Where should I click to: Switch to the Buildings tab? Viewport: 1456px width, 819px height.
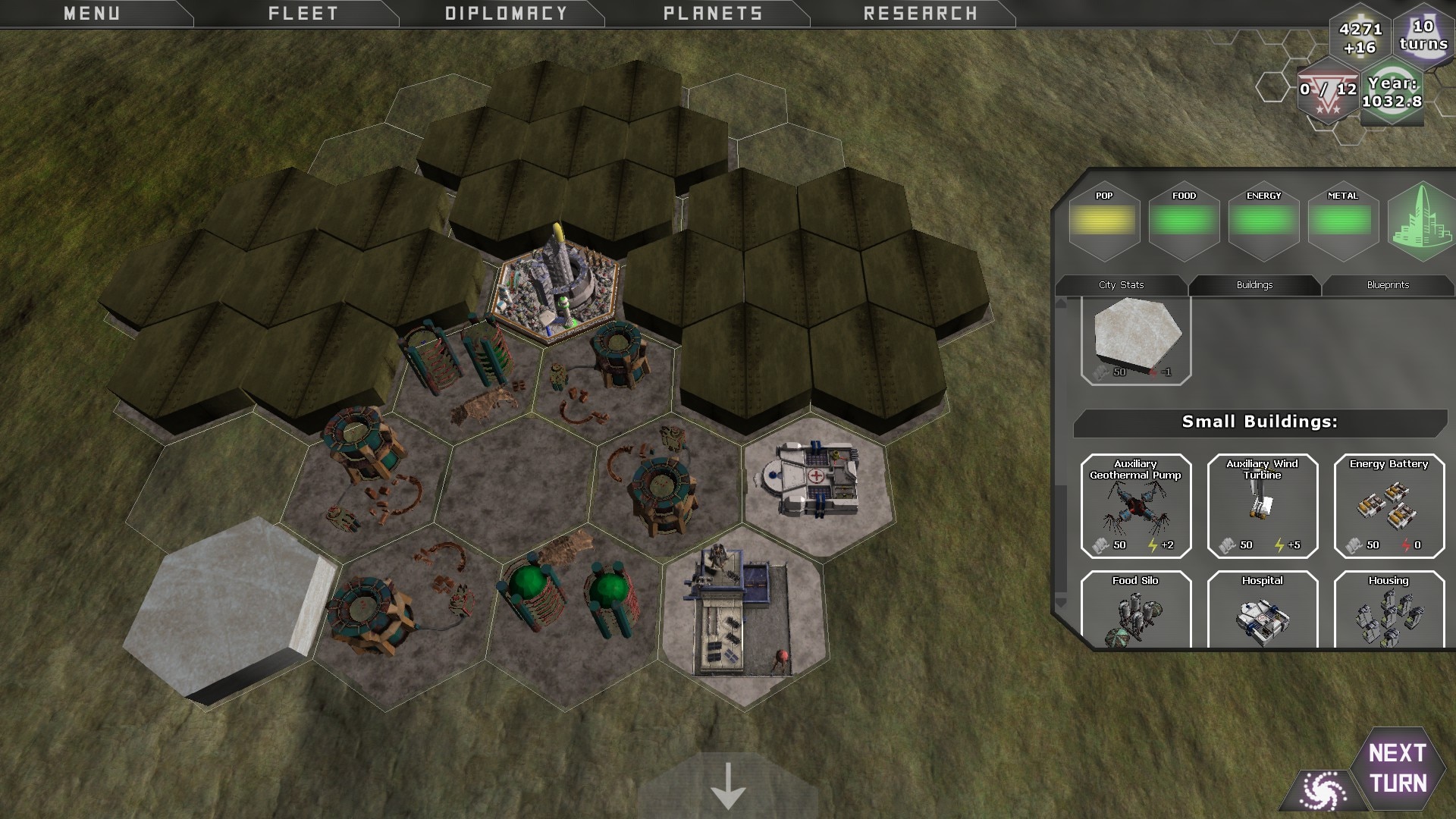click(x=1254, y=285)
